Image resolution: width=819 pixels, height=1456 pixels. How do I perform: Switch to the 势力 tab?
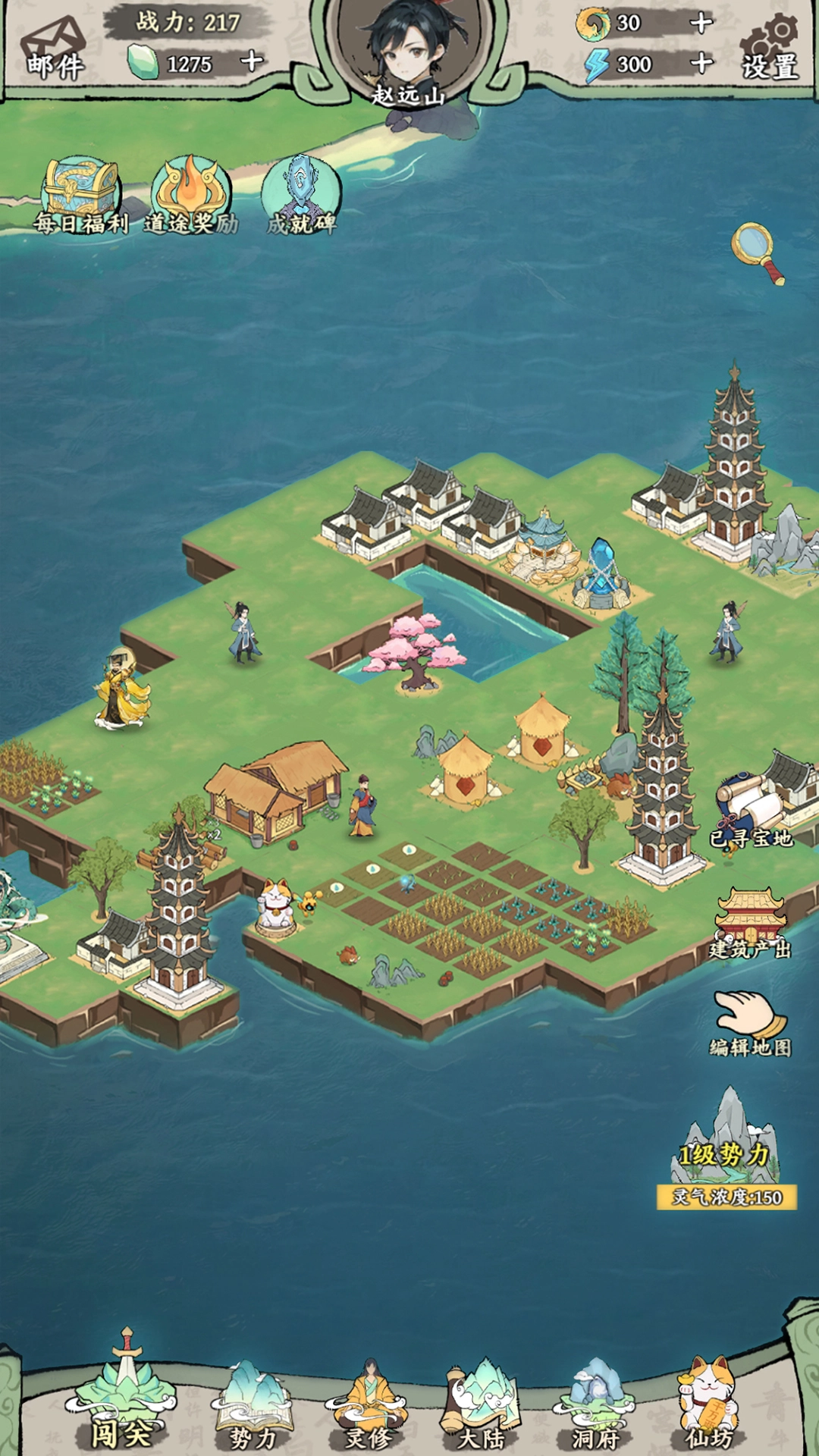[x=253, y=1407]
